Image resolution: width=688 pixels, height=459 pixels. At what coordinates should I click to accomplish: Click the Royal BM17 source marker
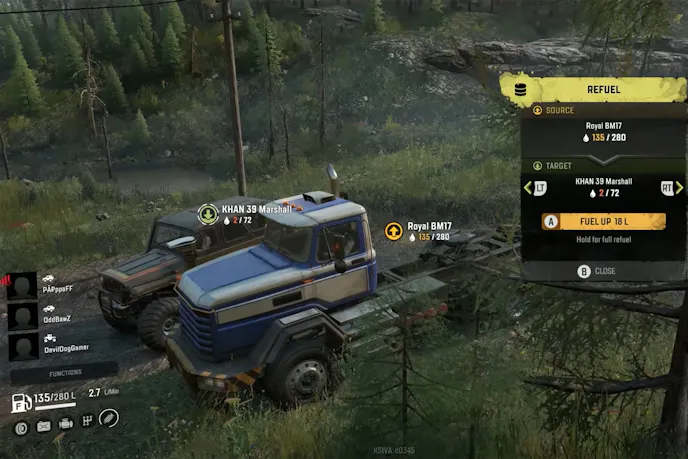point(393,231)
